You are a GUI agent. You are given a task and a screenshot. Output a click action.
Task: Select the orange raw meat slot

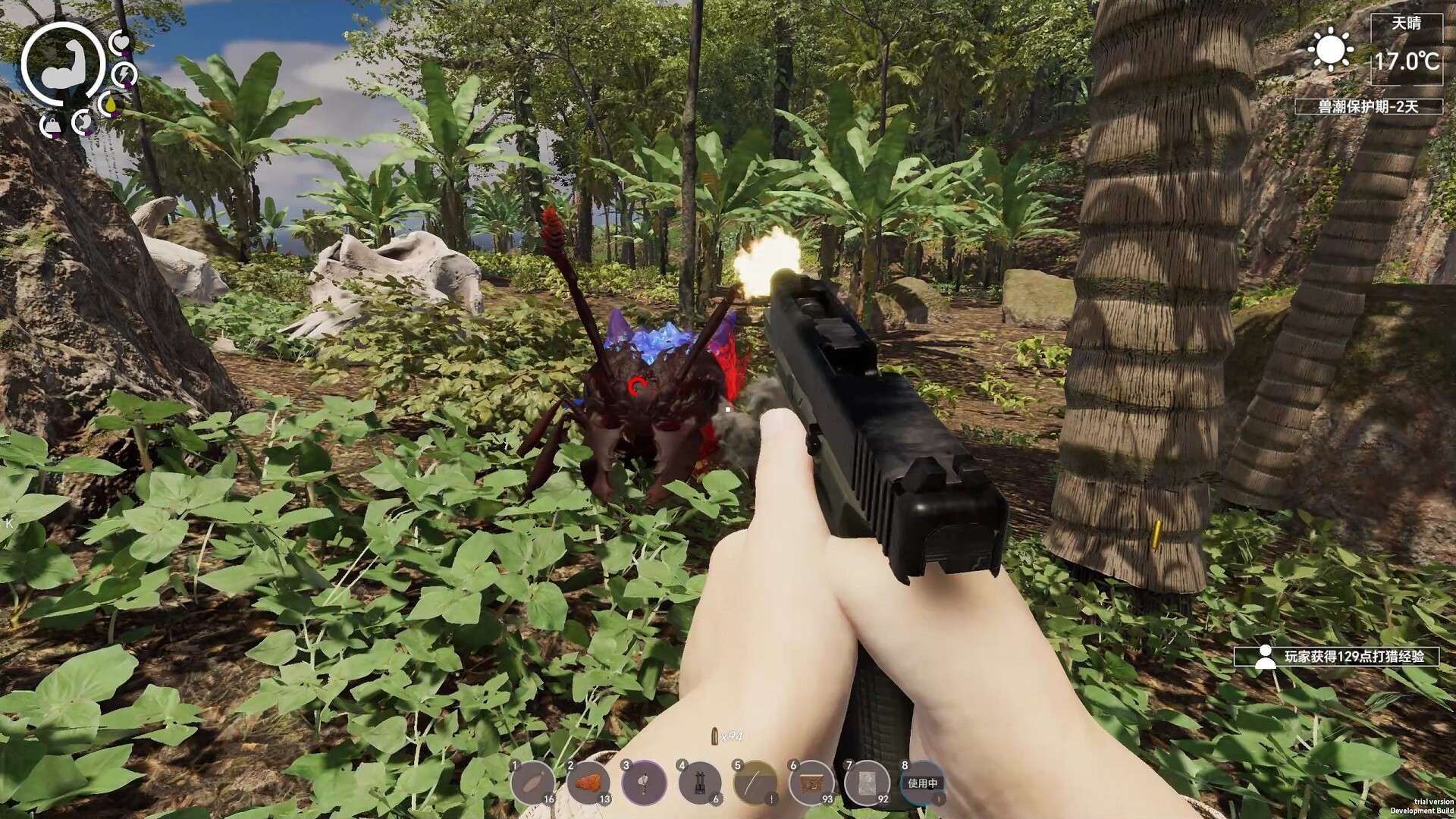(x=589, y=782)
